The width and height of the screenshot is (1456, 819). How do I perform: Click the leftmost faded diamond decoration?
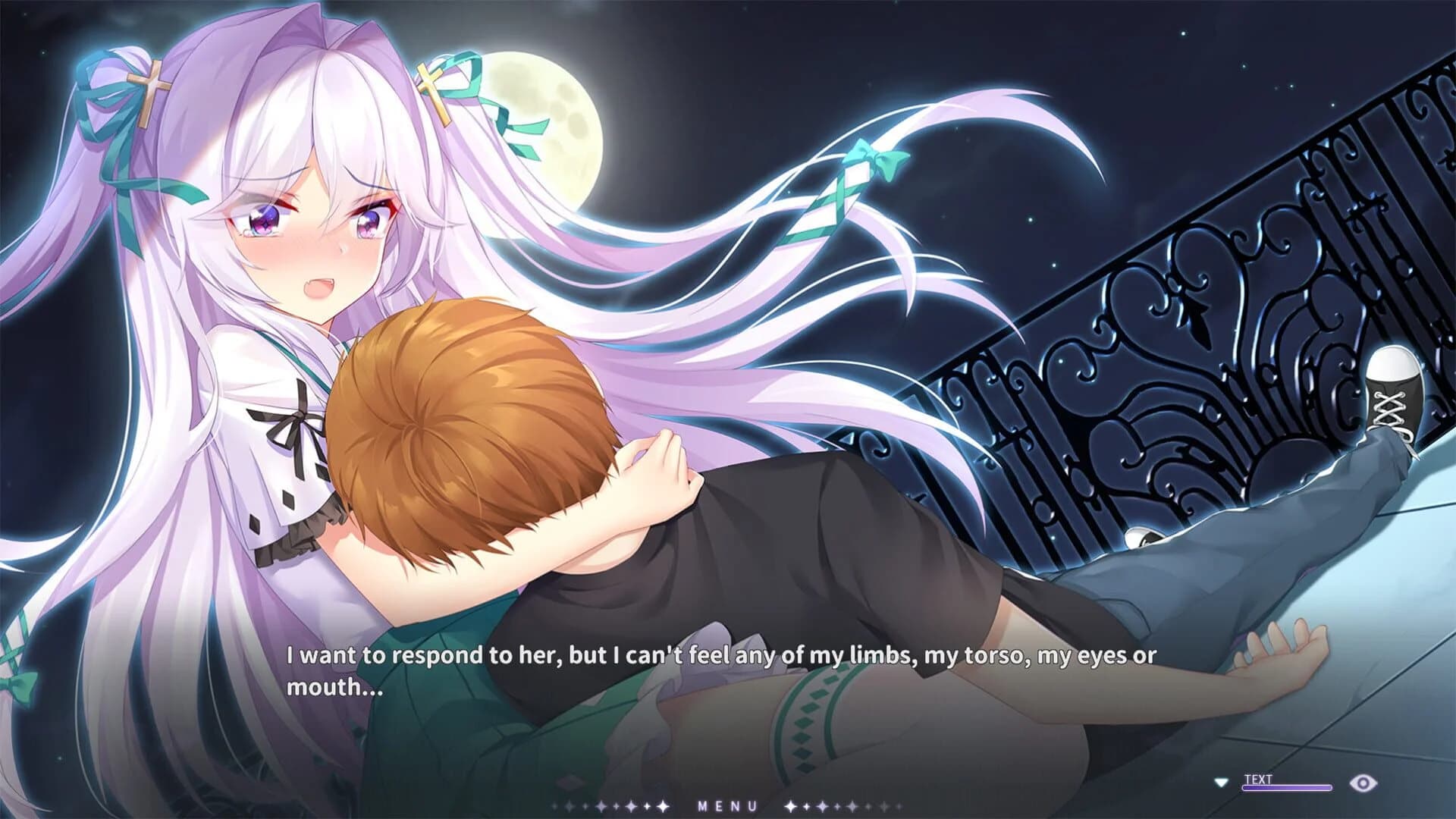pyautogui.click(x=553, y=805)
